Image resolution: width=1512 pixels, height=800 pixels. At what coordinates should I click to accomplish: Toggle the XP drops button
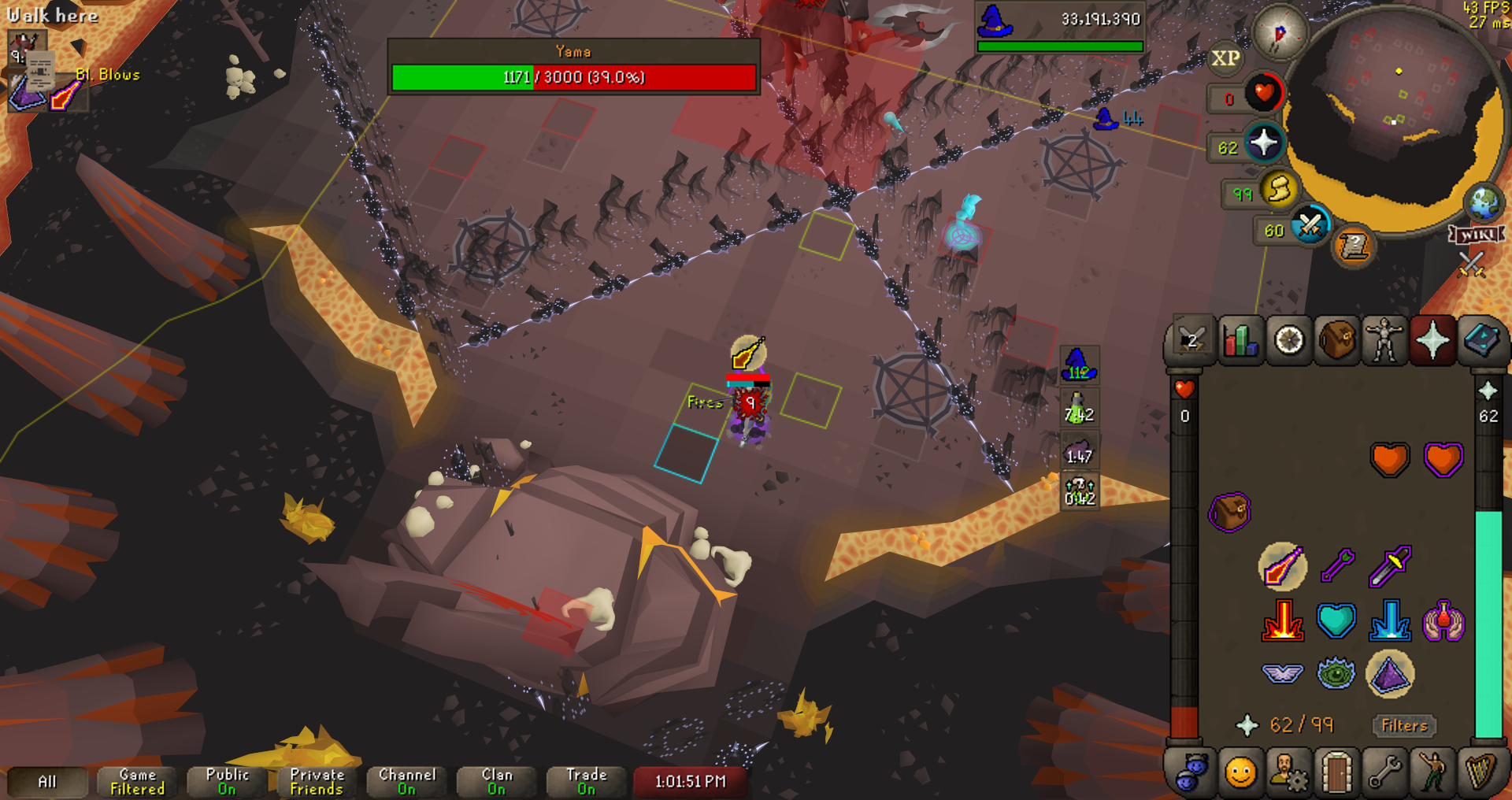click(x=1225, y=58)
